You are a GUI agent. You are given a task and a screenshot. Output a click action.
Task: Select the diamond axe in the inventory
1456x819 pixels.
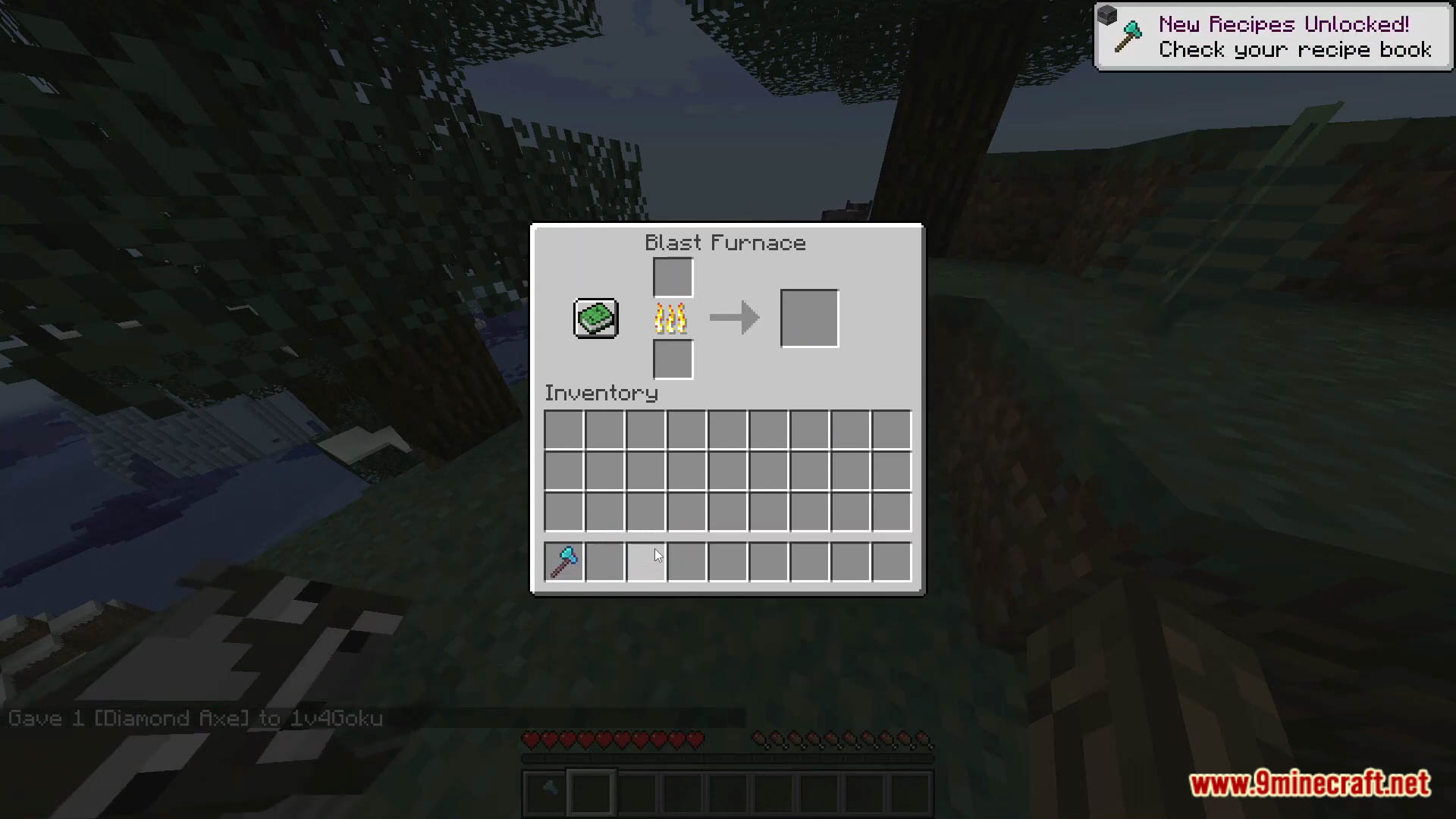[563, 561]
